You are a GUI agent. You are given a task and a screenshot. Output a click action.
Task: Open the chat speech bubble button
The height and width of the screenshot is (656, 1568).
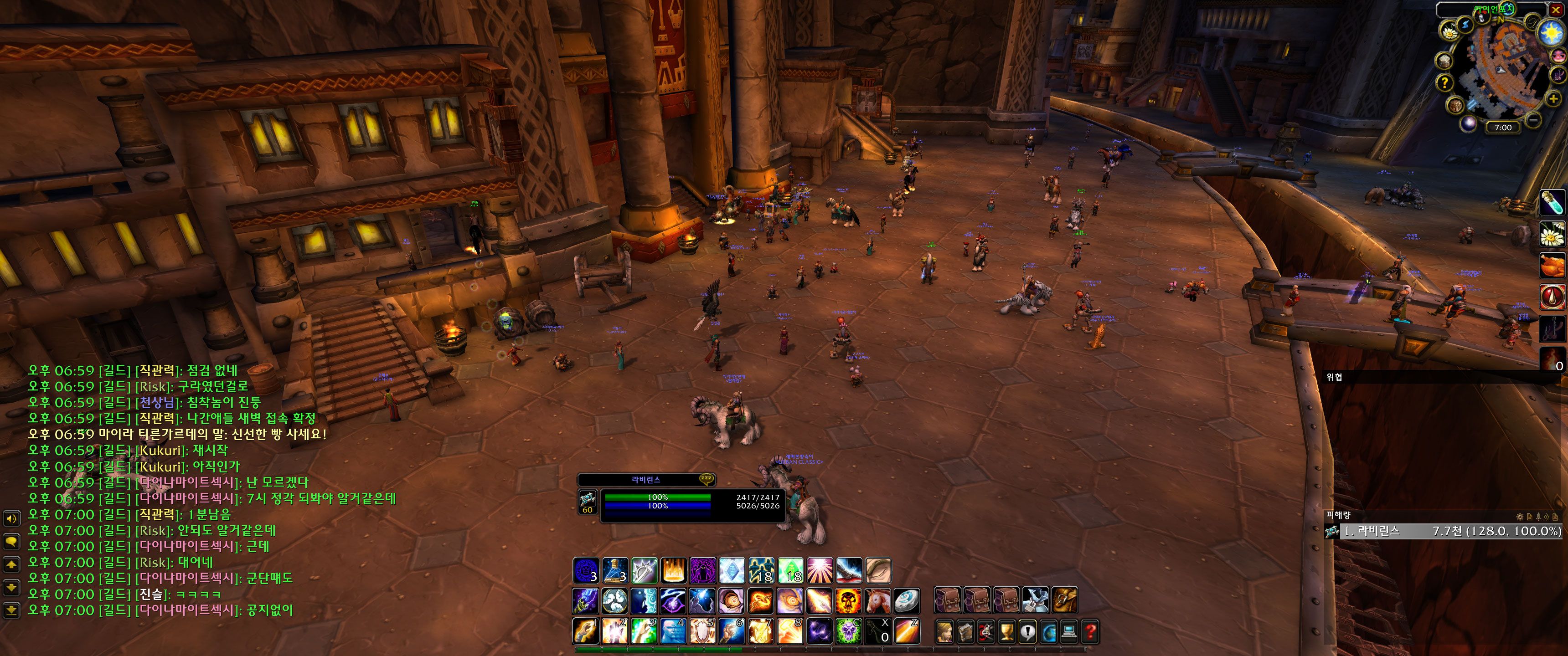pyautogui.click(x=11, y=541)
